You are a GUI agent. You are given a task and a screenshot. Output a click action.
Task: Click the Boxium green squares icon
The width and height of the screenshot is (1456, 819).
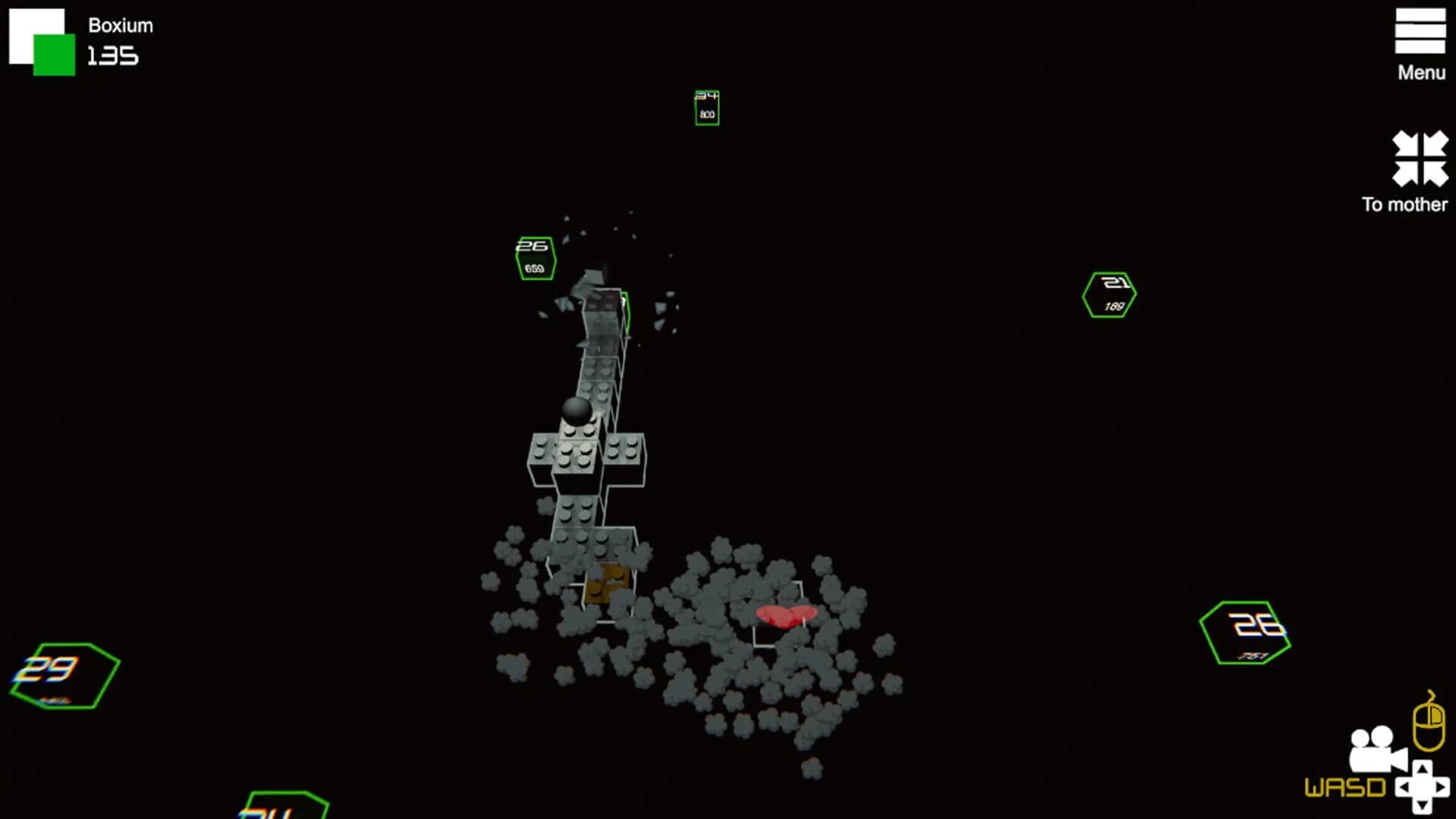coord(42,42)
